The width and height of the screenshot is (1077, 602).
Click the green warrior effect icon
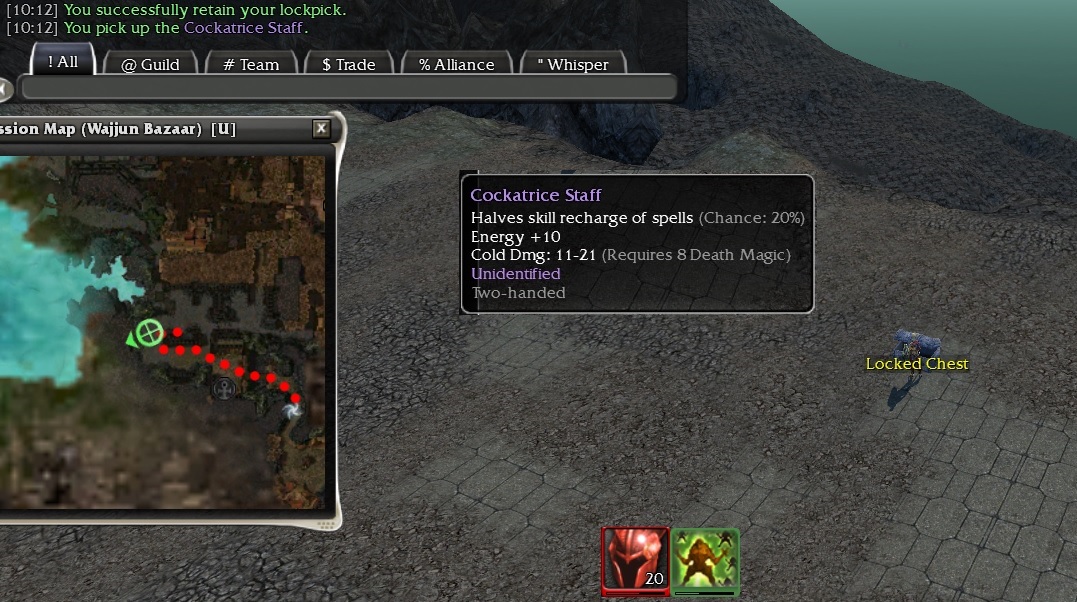705,560
